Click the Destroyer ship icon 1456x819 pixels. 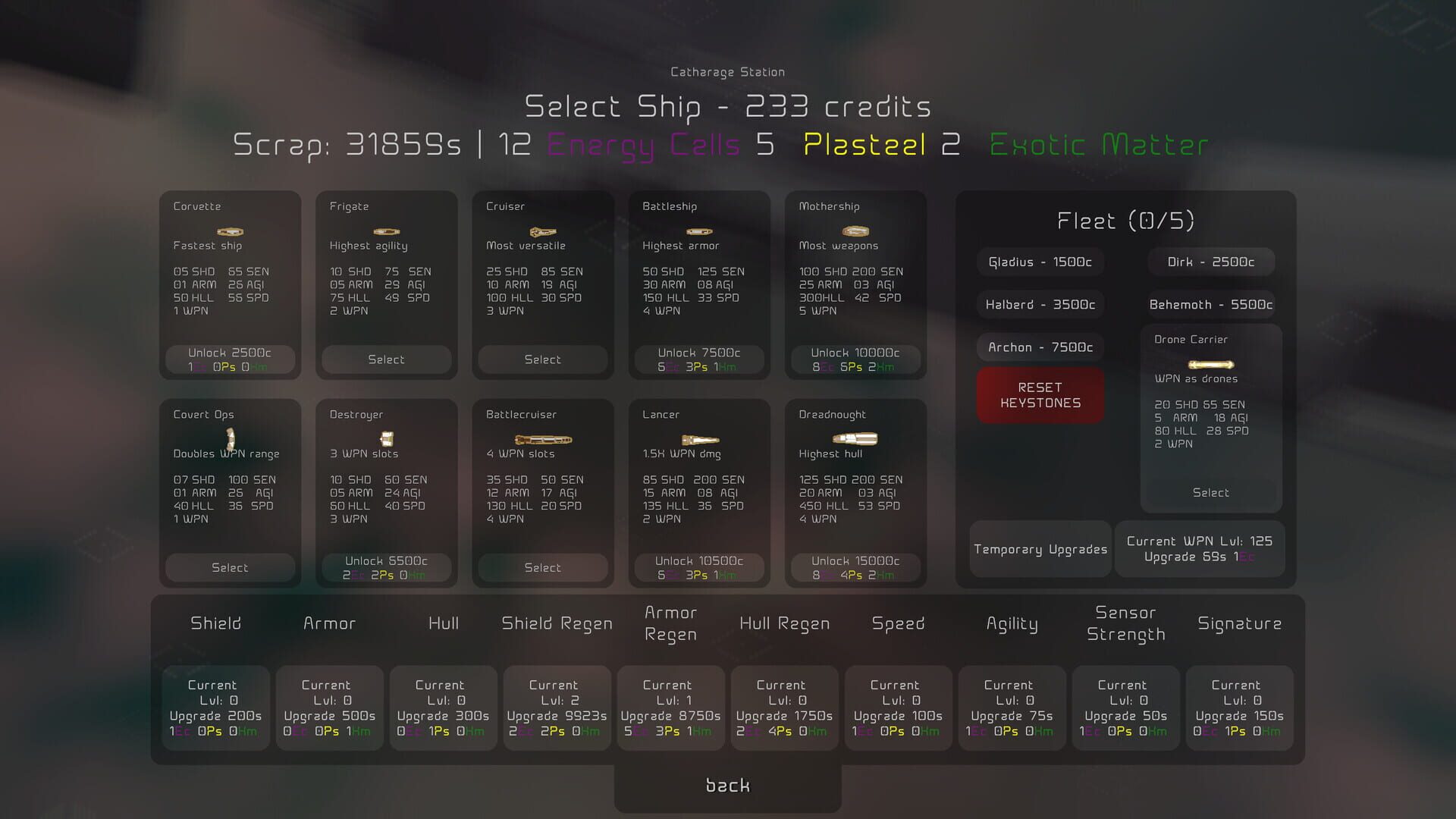point(386,438)
